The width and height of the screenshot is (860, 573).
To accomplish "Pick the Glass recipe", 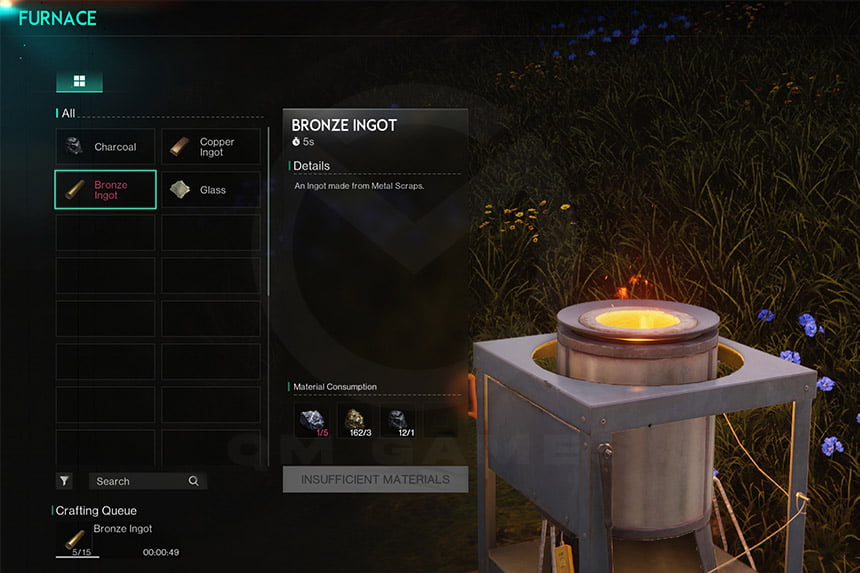I will tap(211, 190).
